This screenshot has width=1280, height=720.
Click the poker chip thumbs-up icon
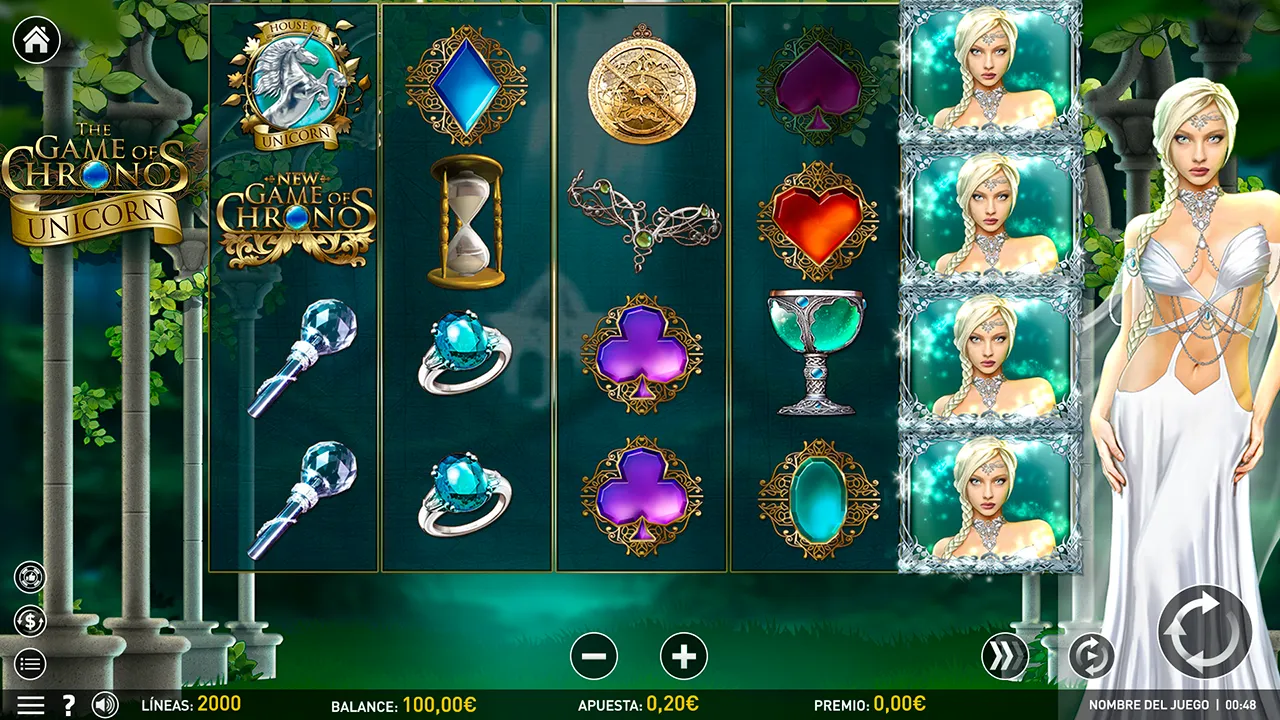[x=30, y=577]
